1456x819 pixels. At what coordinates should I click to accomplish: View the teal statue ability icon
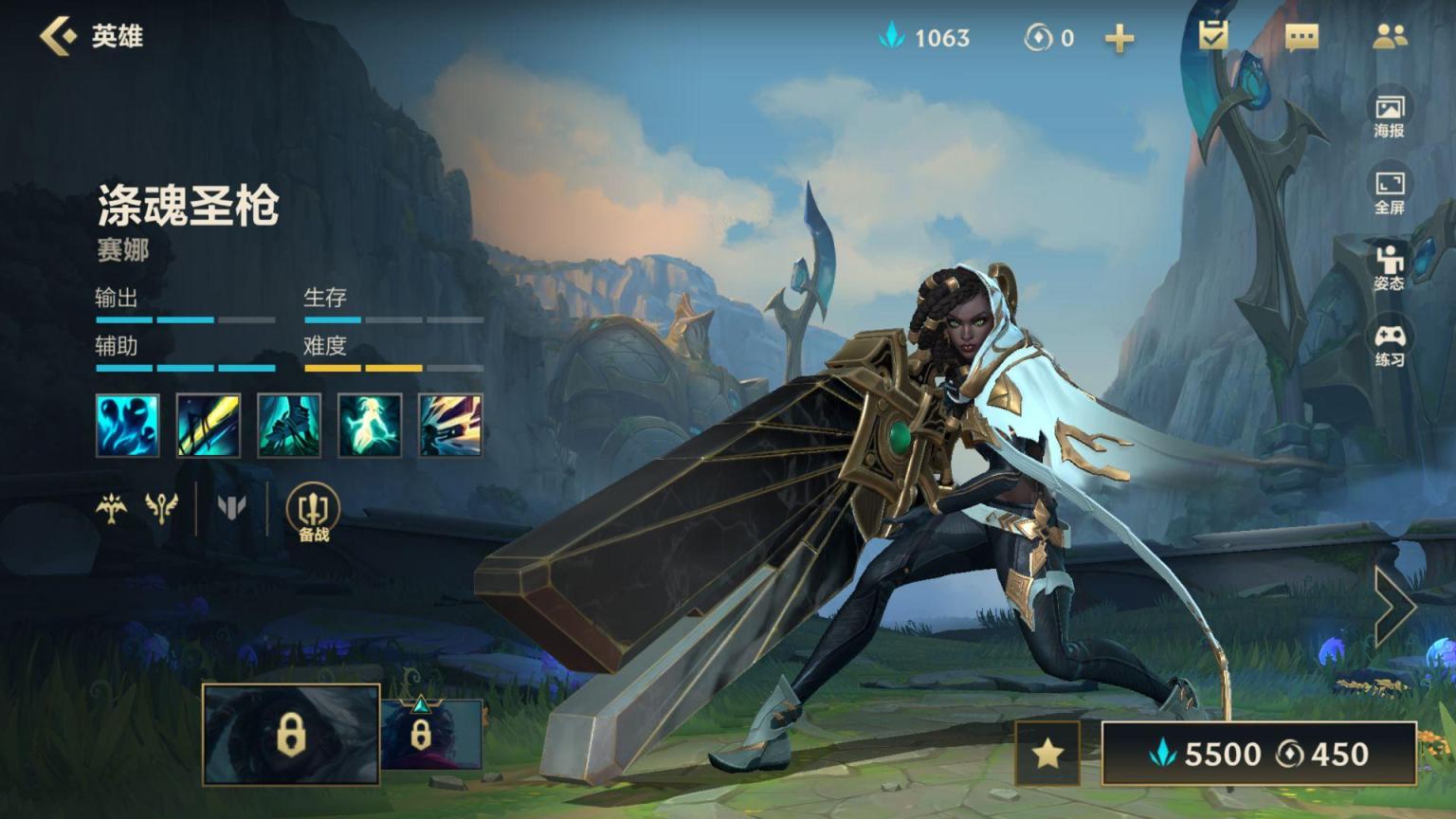pyautogui.click(x=289, y=426)
